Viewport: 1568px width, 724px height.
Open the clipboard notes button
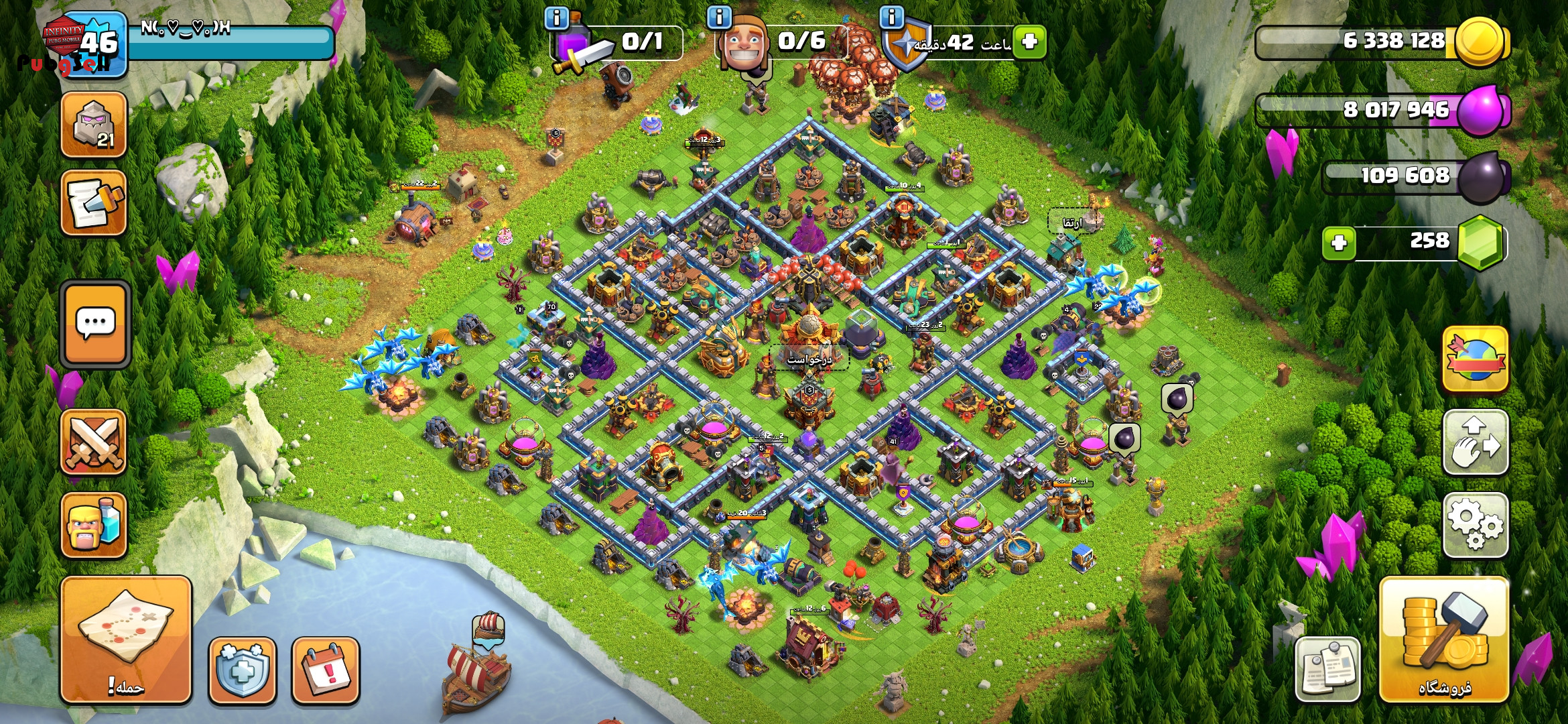[x=1327, y=670]
